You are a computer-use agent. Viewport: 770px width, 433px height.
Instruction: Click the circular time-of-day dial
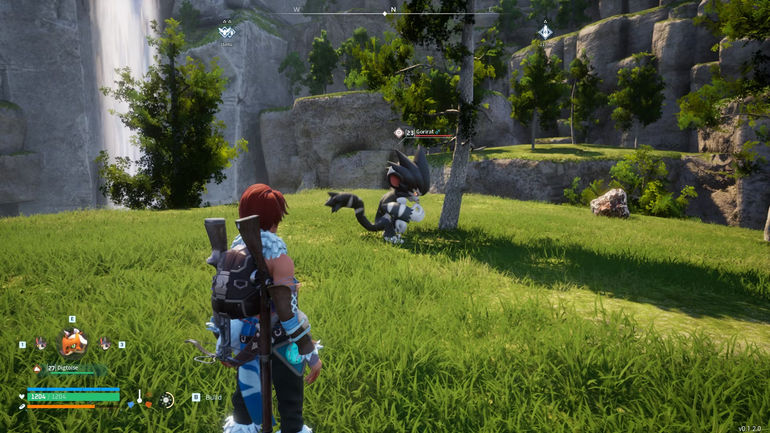(167, 399)
